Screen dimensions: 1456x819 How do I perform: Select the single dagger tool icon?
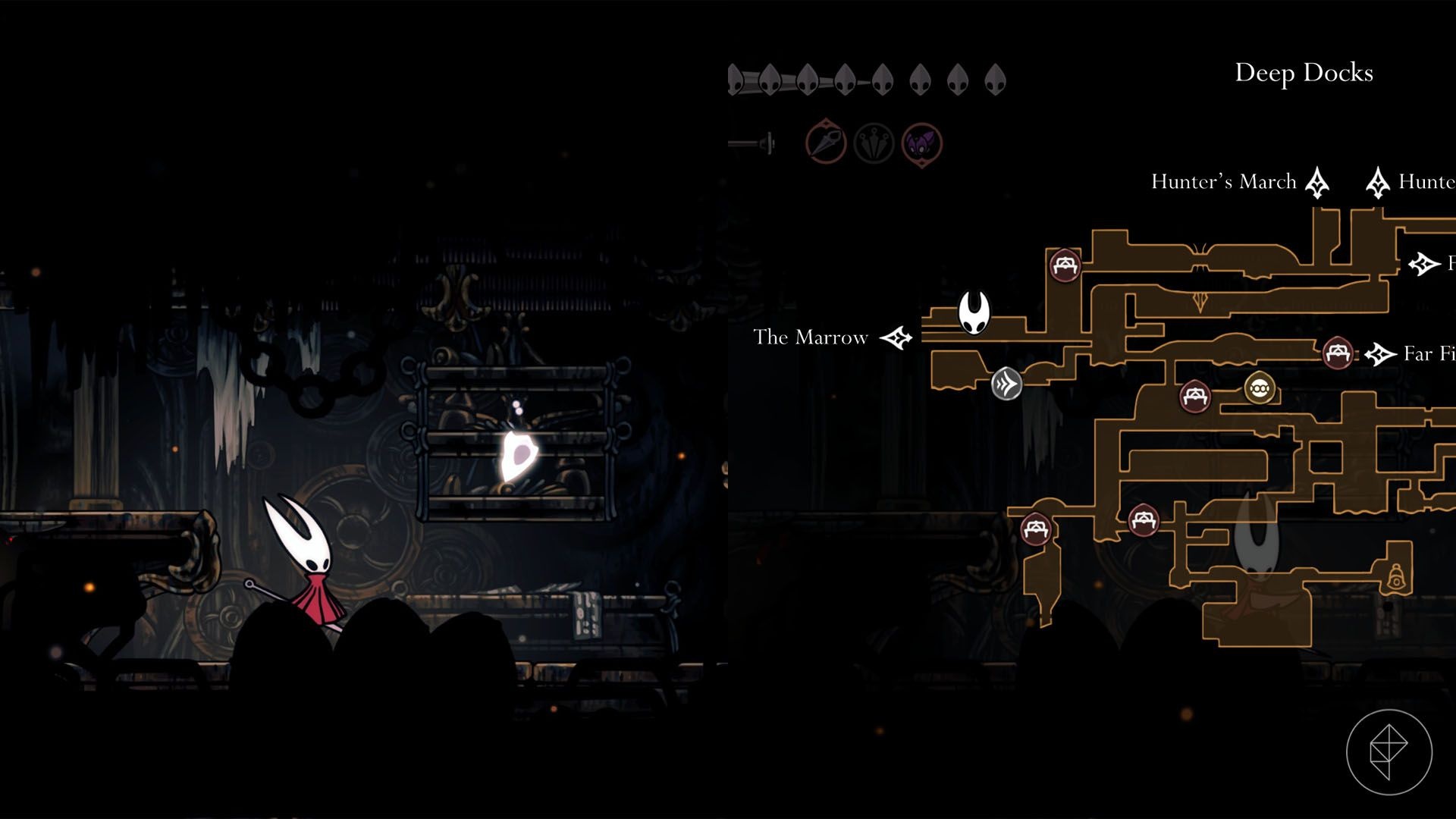pos(825,142)
